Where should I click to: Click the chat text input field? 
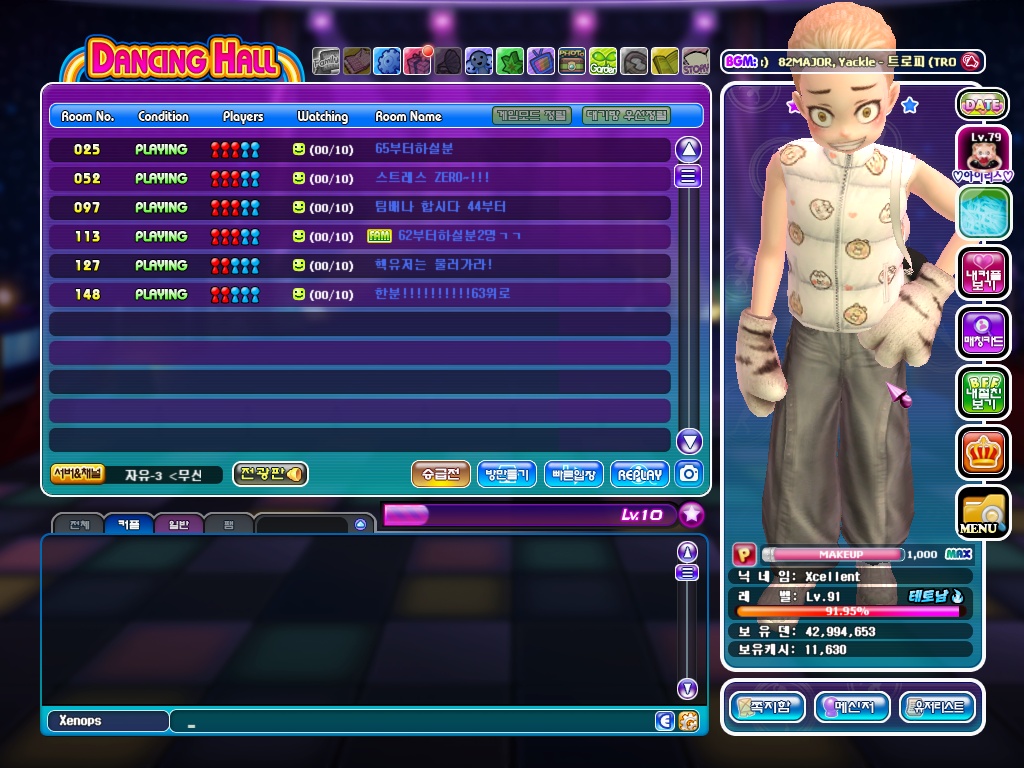[x=410, y=721]
